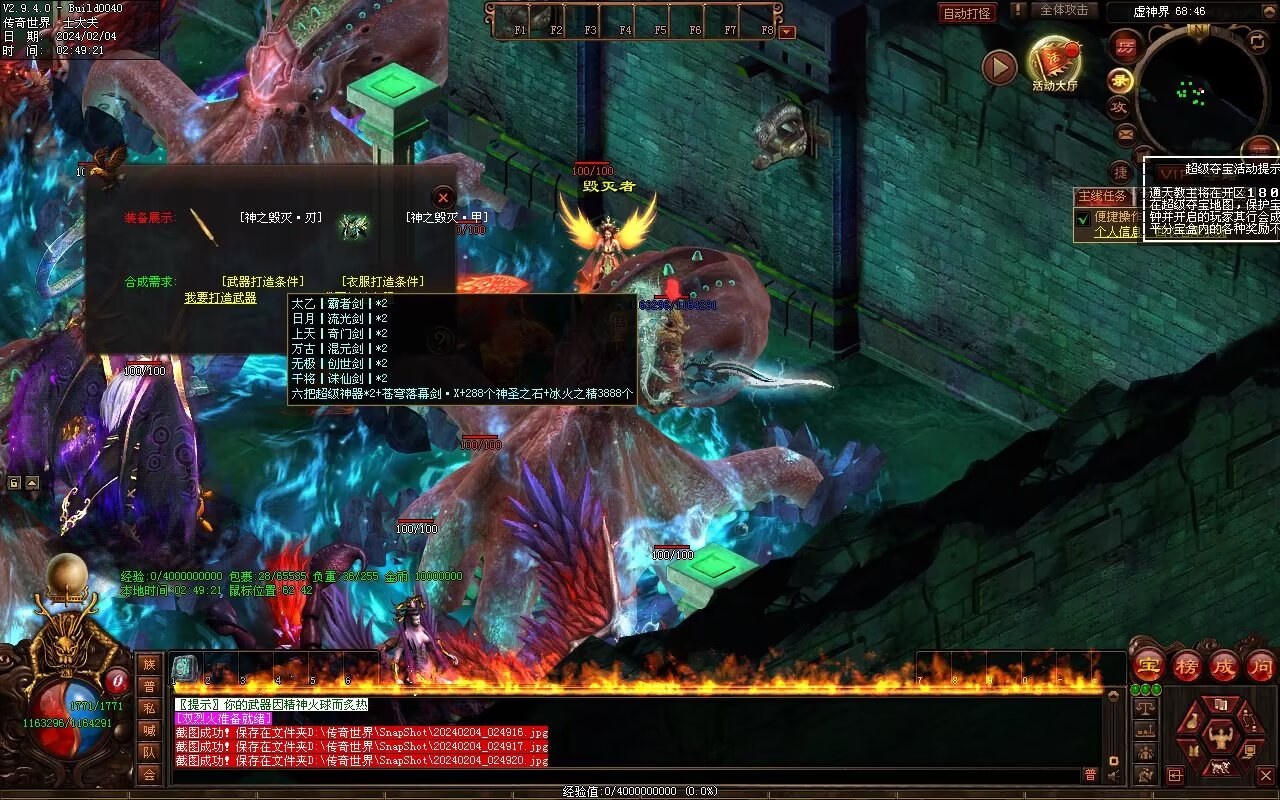This screenshot has width=1280, height=800.
Task: Open the 武器打造条件 requirements
Action: coord(263,282)
